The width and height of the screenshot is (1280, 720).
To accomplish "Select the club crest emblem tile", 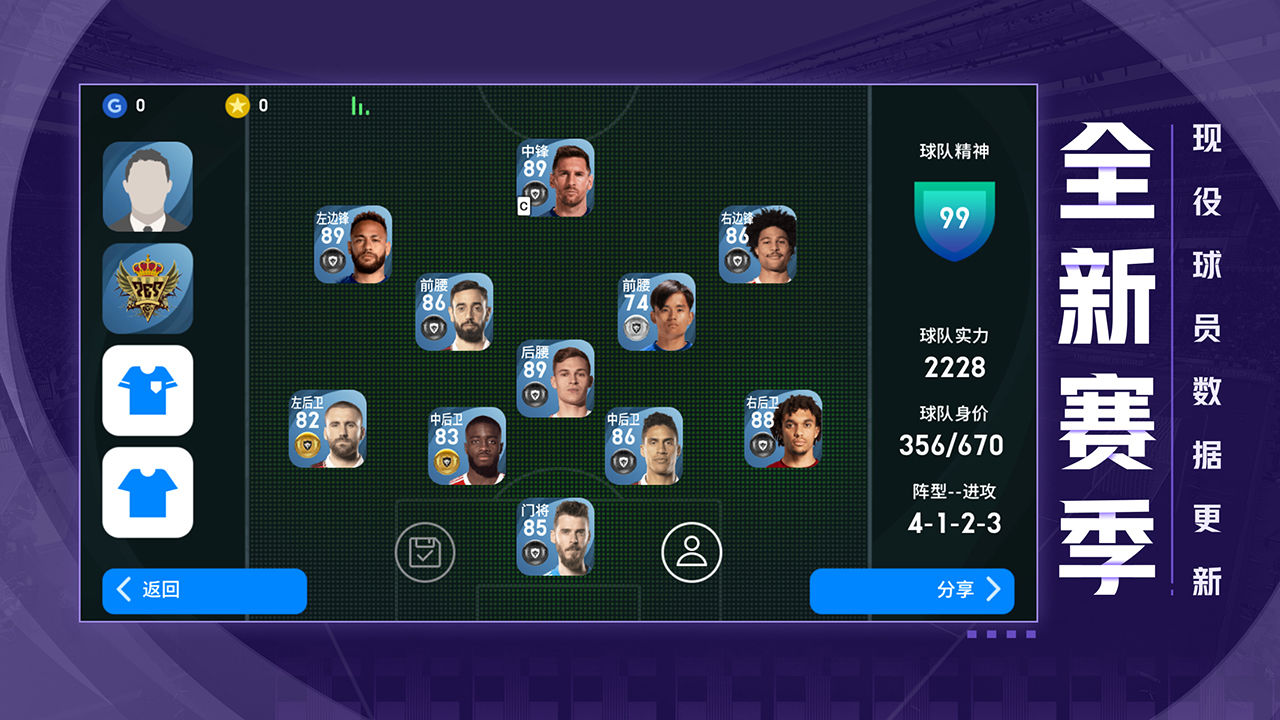I will 147,288.
